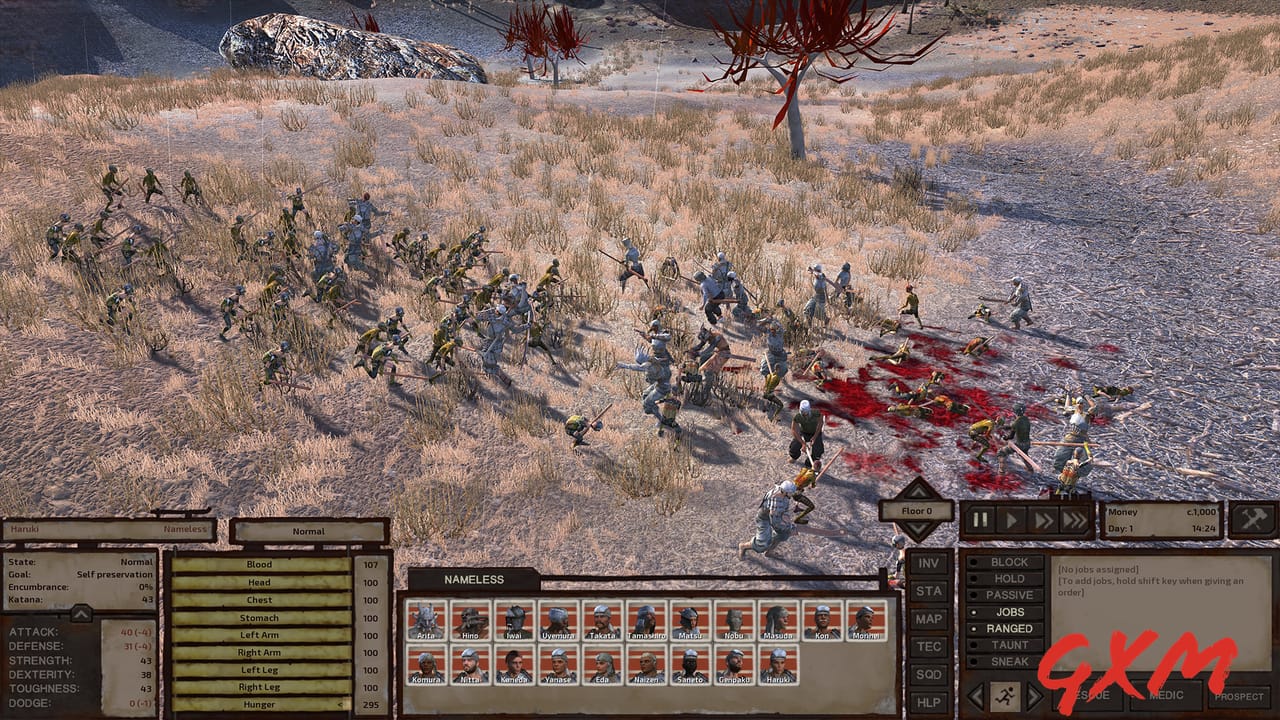The height and width of the screenshot is (720, 1280).
Task: Open the STA stats panel
Action: 928,592
